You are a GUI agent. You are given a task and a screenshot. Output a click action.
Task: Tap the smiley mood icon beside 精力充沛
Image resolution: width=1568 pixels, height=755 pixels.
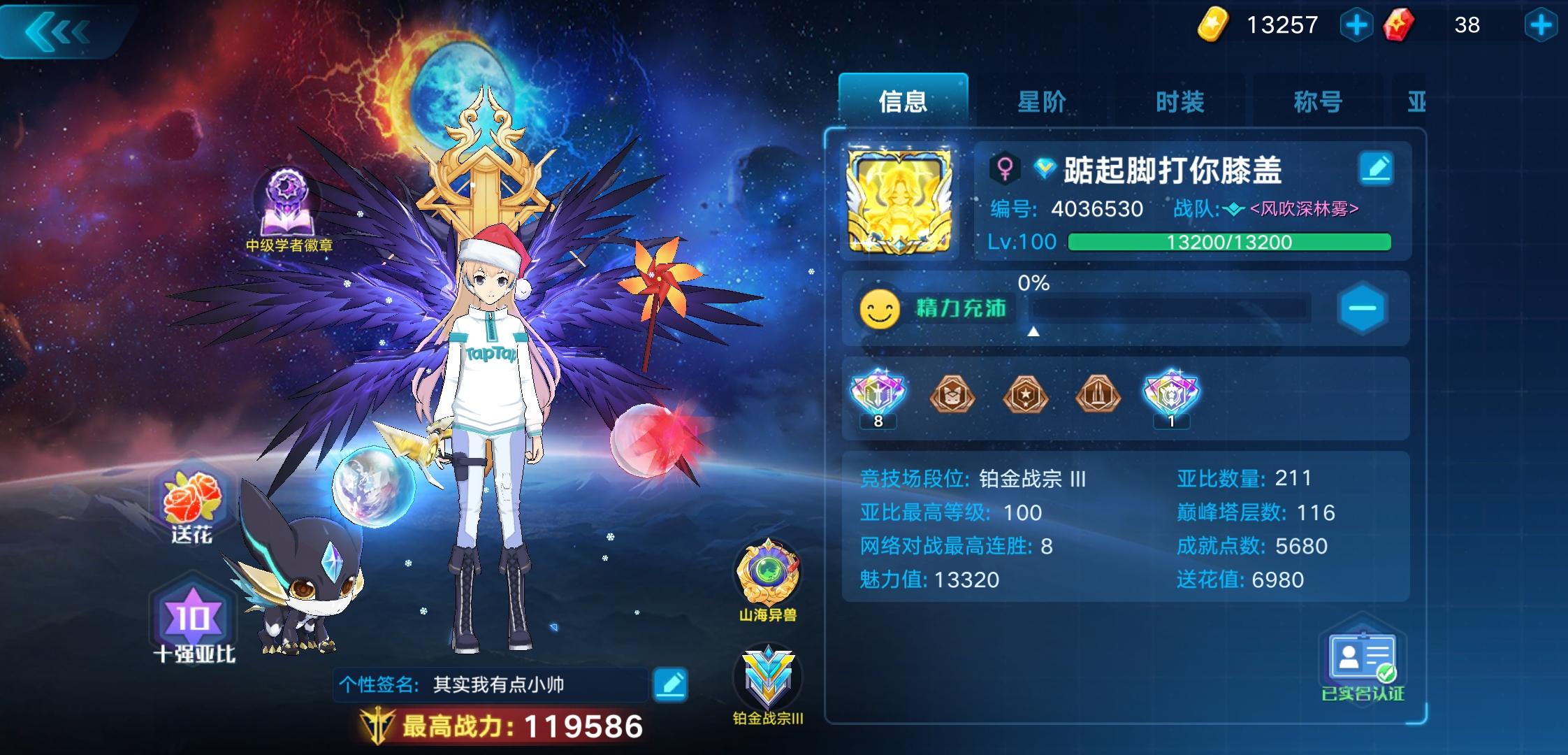[x=880, y=308]
